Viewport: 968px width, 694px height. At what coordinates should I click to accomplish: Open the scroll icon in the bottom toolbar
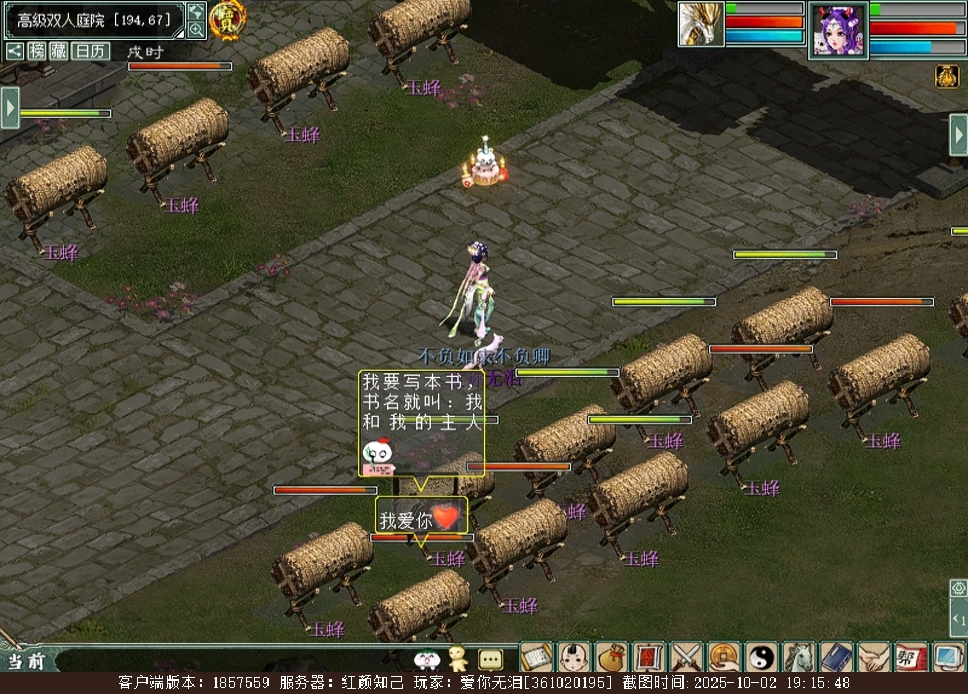535,657
